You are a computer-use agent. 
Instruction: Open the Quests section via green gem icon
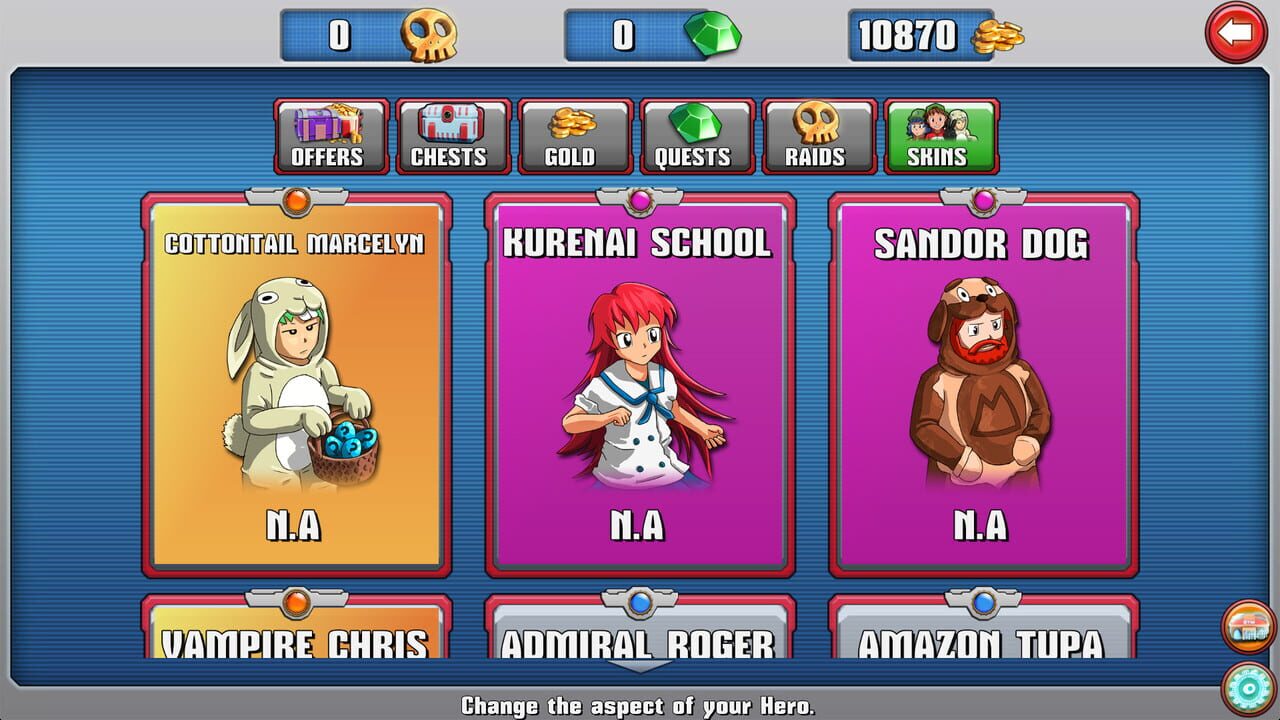coord(697,136)
